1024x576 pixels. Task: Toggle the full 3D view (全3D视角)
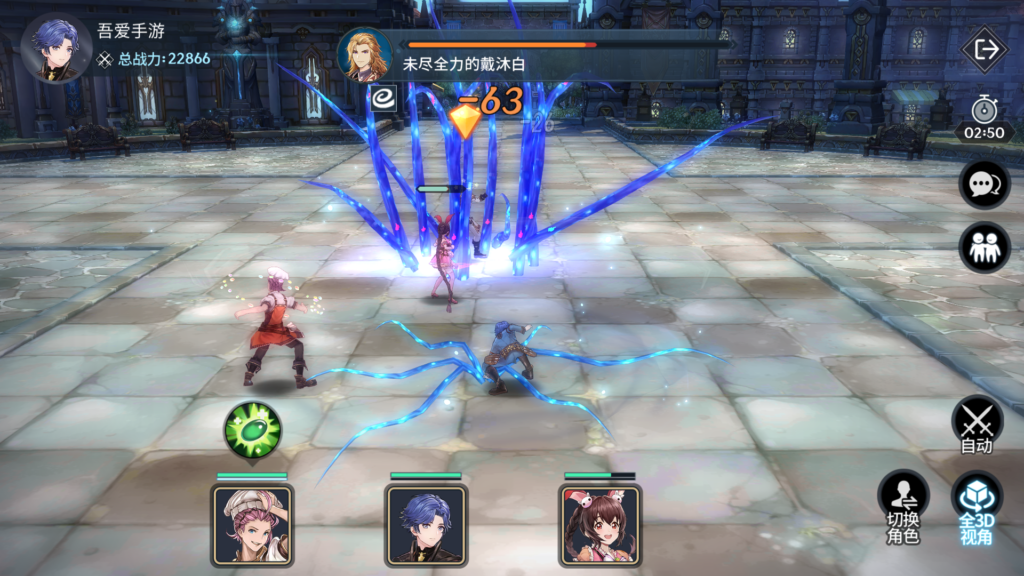pos(976,508)
